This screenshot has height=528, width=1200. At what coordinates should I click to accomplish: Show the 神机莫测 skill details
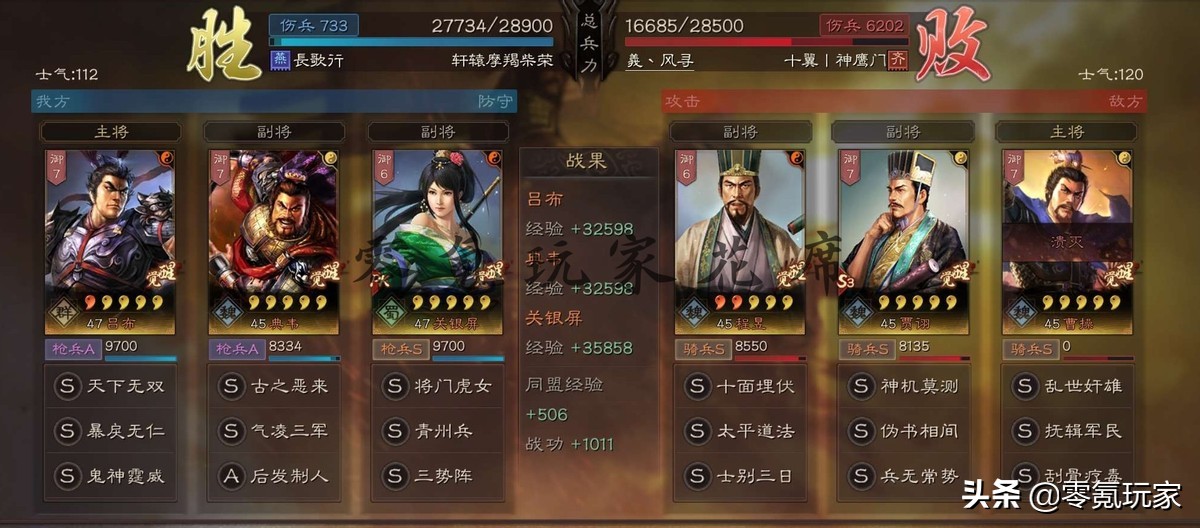point(904,386)
